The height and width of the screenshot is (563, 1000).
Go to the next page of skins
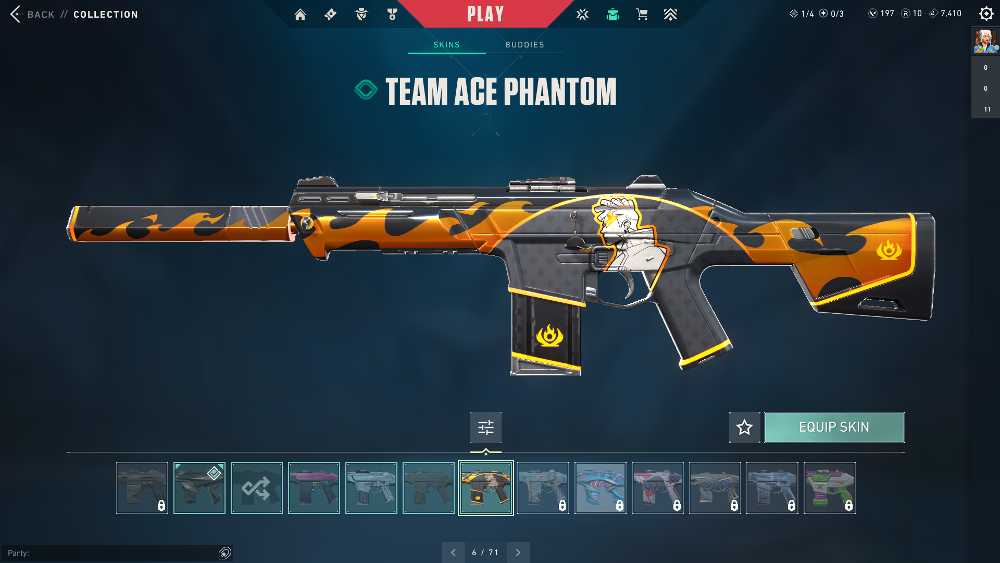(x=518, y=552)
